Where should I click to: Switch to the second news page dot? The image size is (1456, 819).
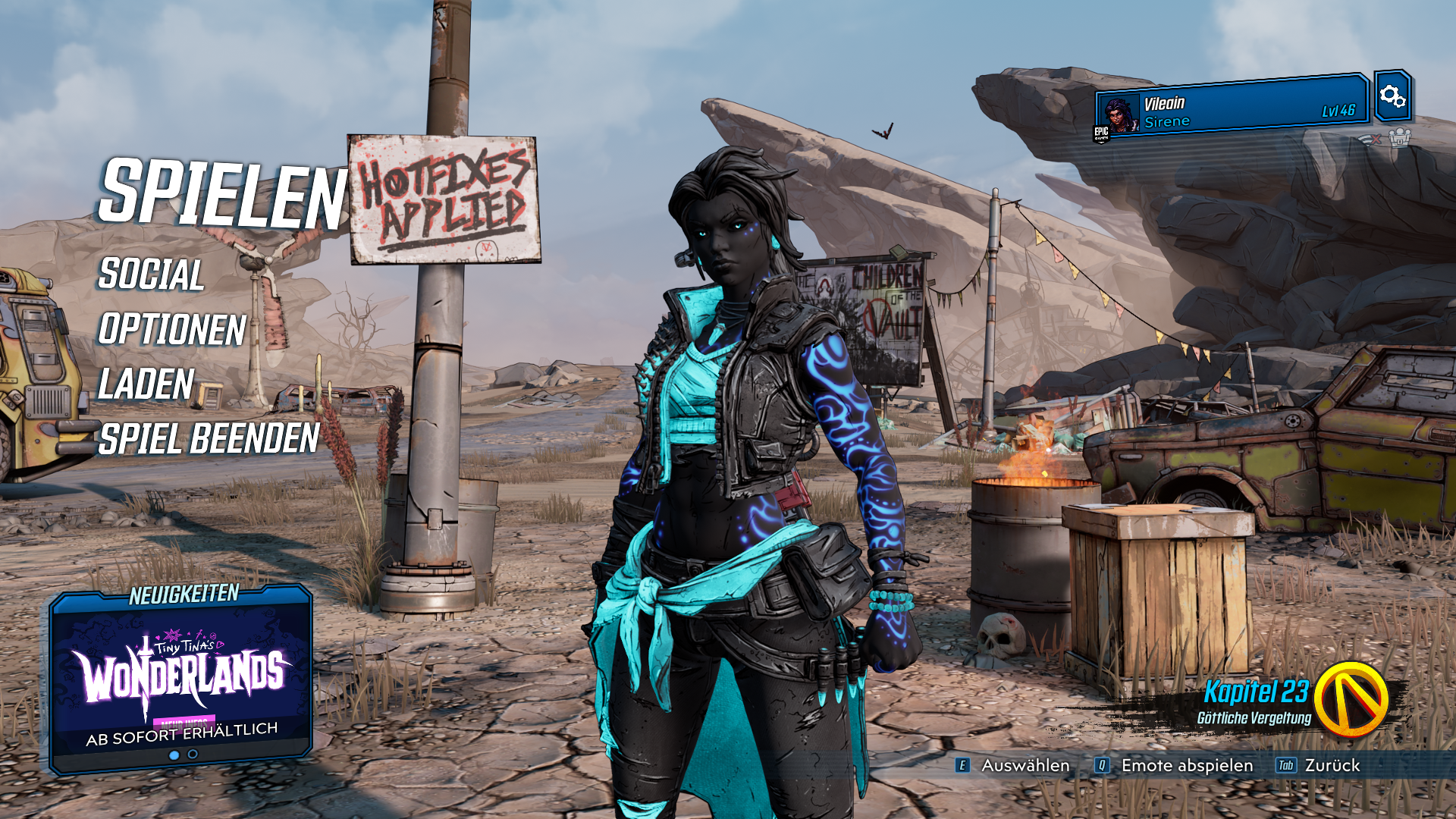pos(193,755)
